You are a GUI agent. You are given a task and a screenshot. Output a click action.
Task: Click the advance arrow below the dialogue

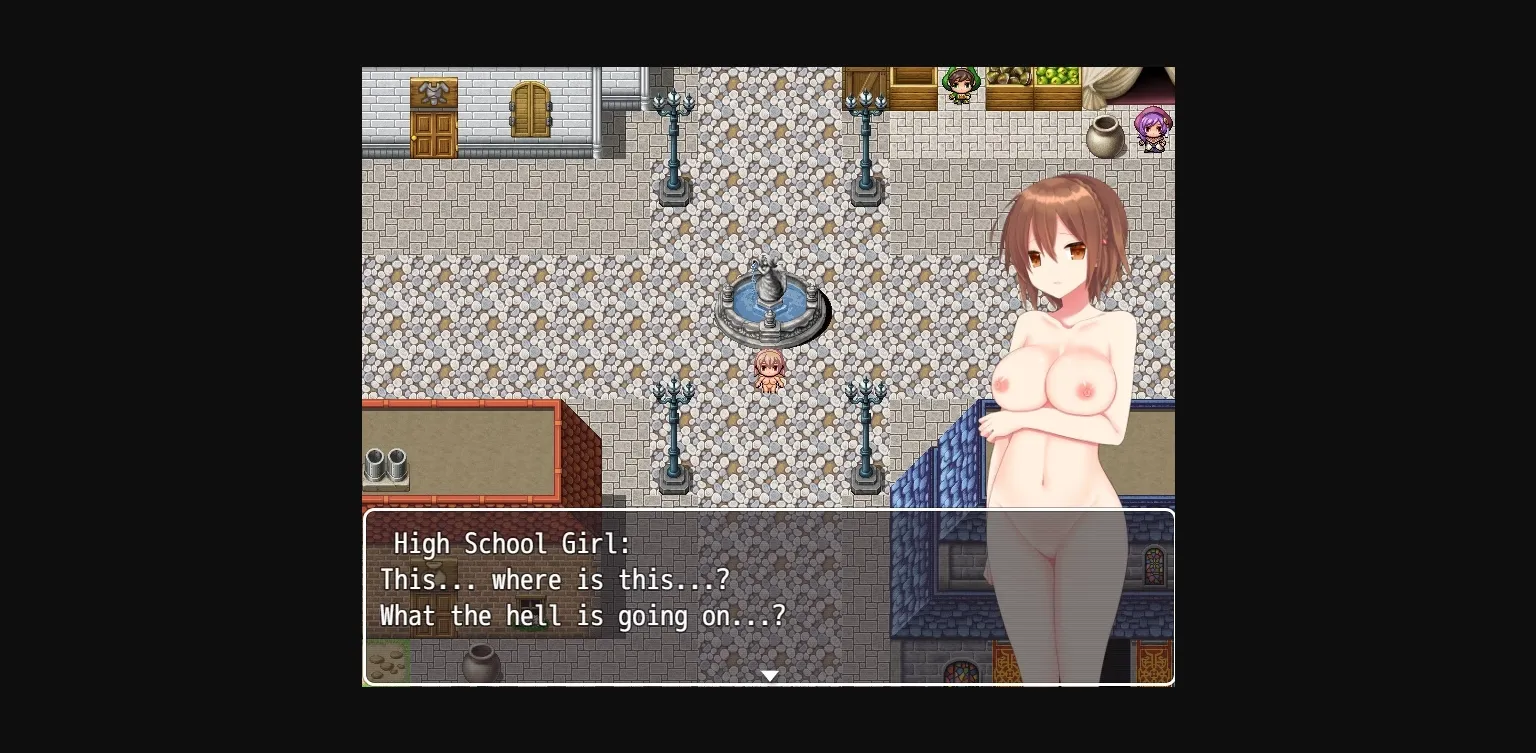(x=769, y=675)
